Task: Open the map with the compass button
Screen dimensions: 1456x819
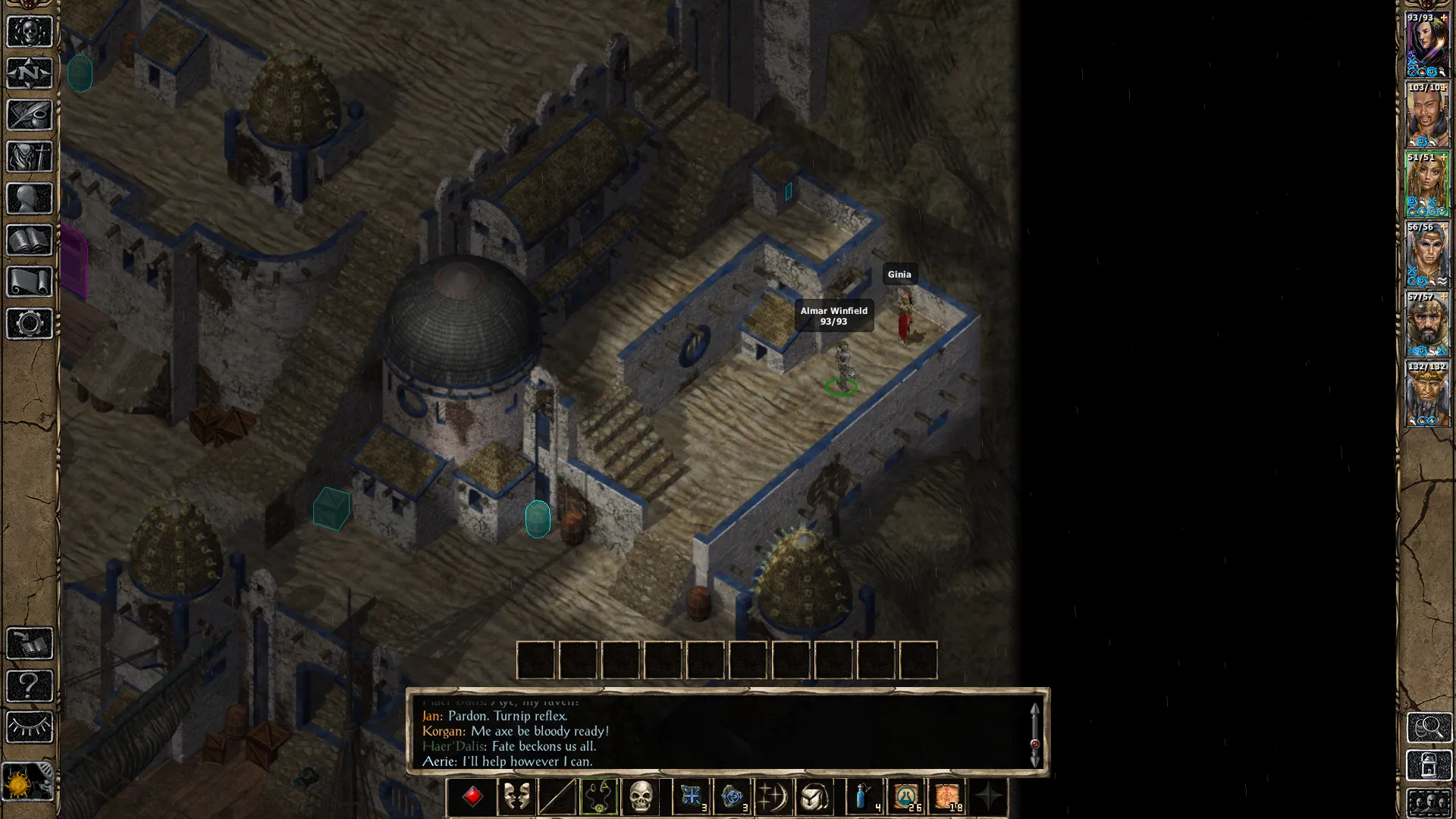Action: click(30, 74)
